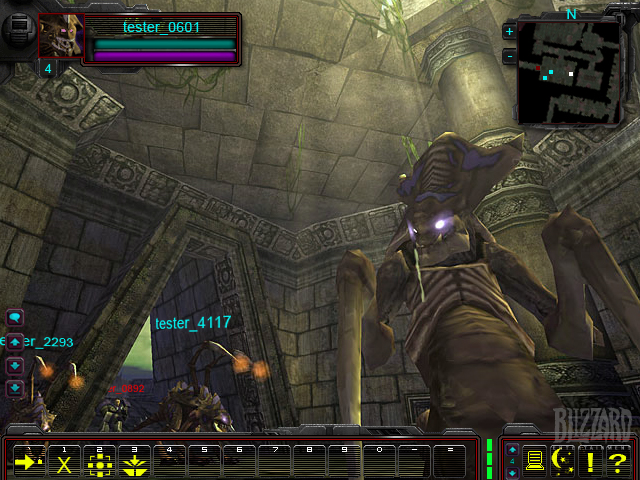This screenshot has height=480, width=640.
Task: Click the tester_0601 character portrait
Action: (x=59, y=36)
